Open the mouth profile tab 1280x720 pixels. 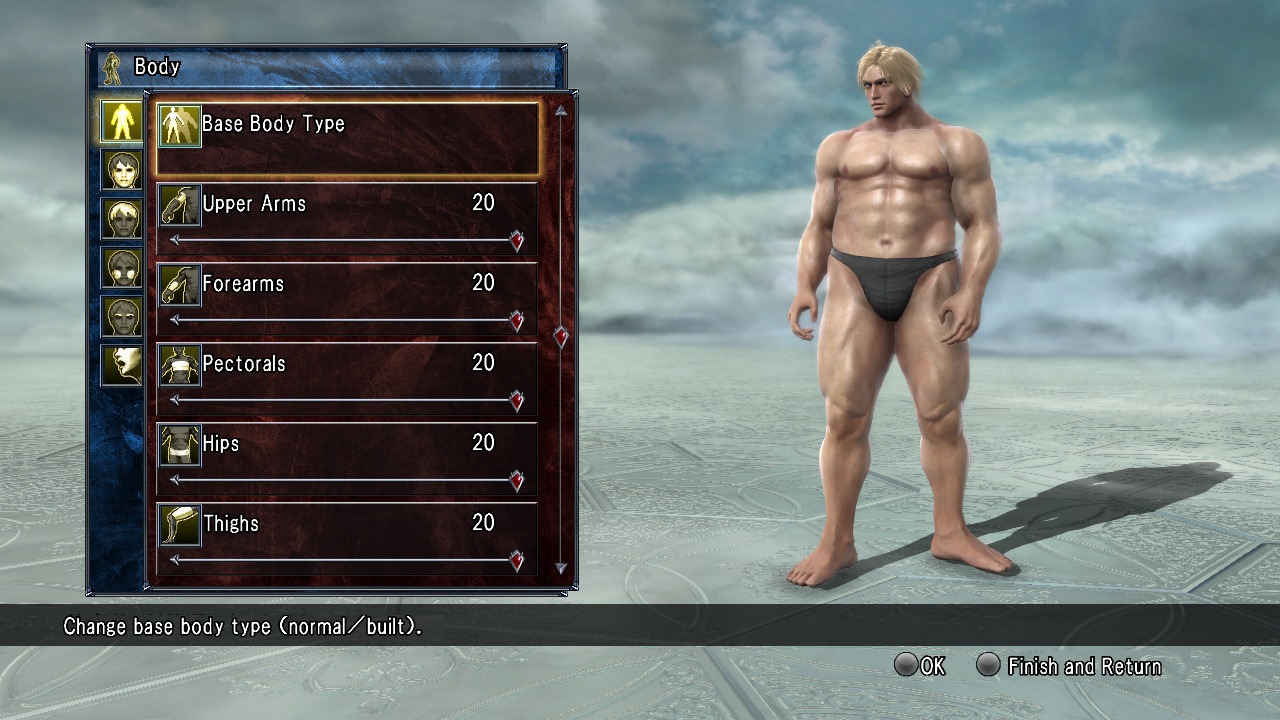[121, 365]
